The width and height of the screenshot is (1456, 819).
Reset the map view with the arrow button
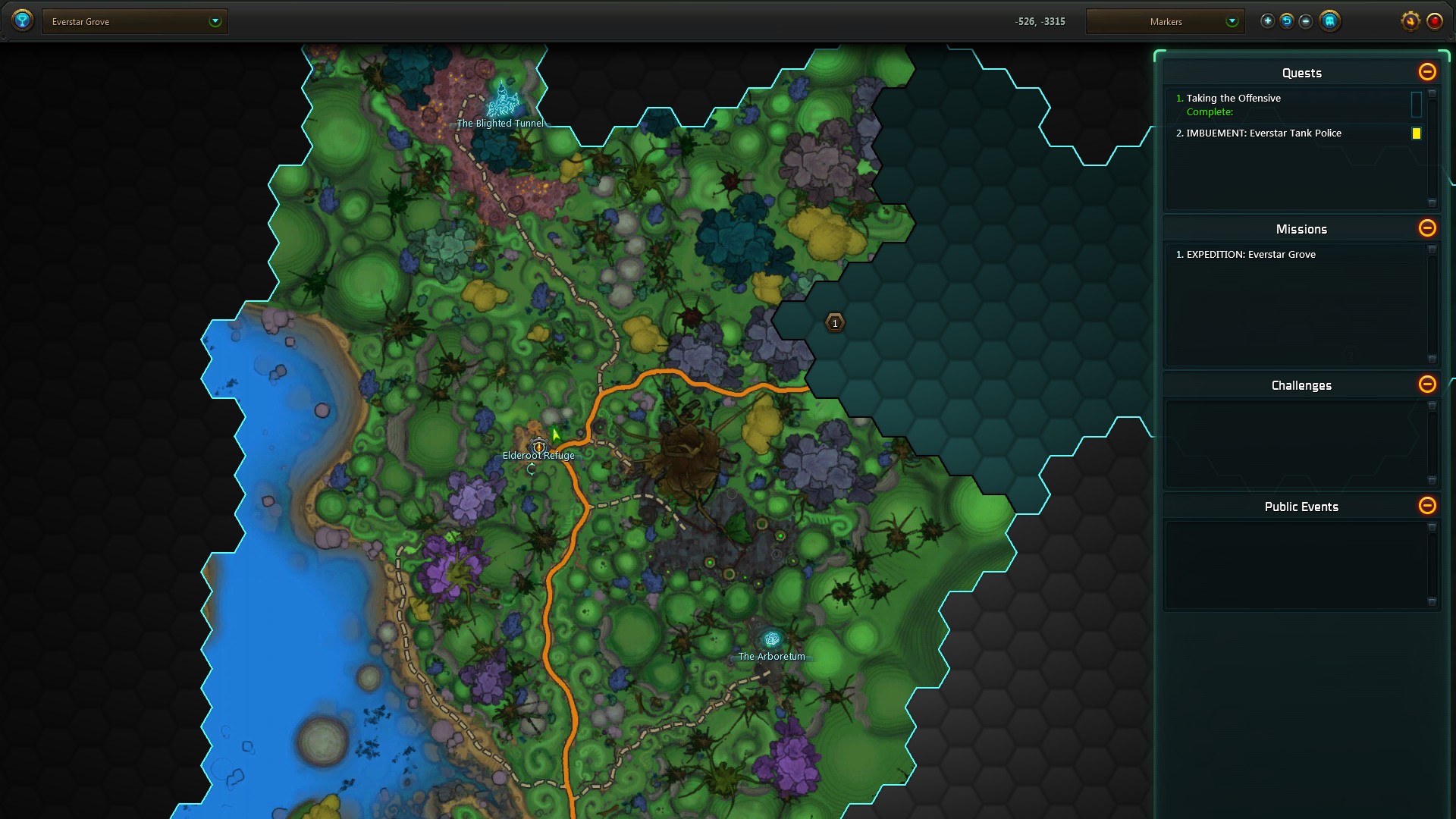pos(1286,21)
